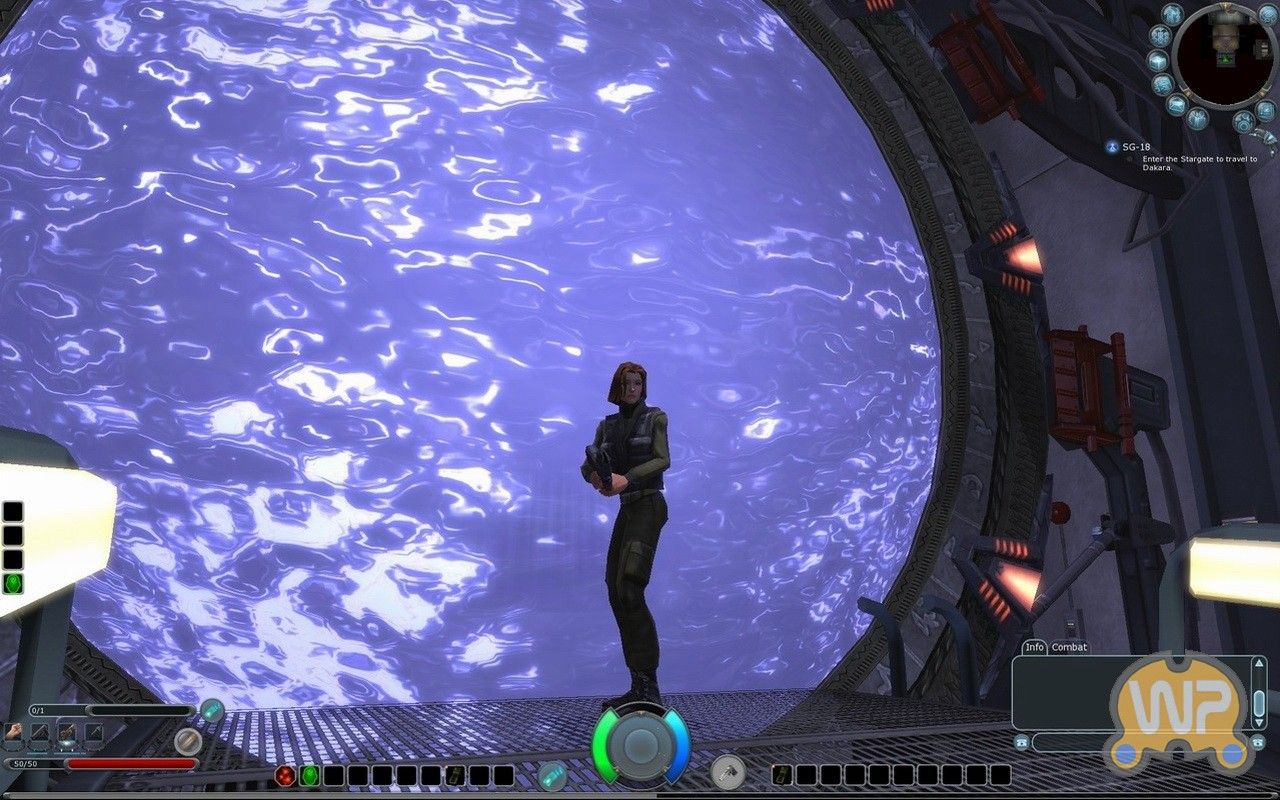The height and width of the screenshot is (800, 1280).
Task: Open the inventory crate icon beside the minimap
Action: [1156, 60]
